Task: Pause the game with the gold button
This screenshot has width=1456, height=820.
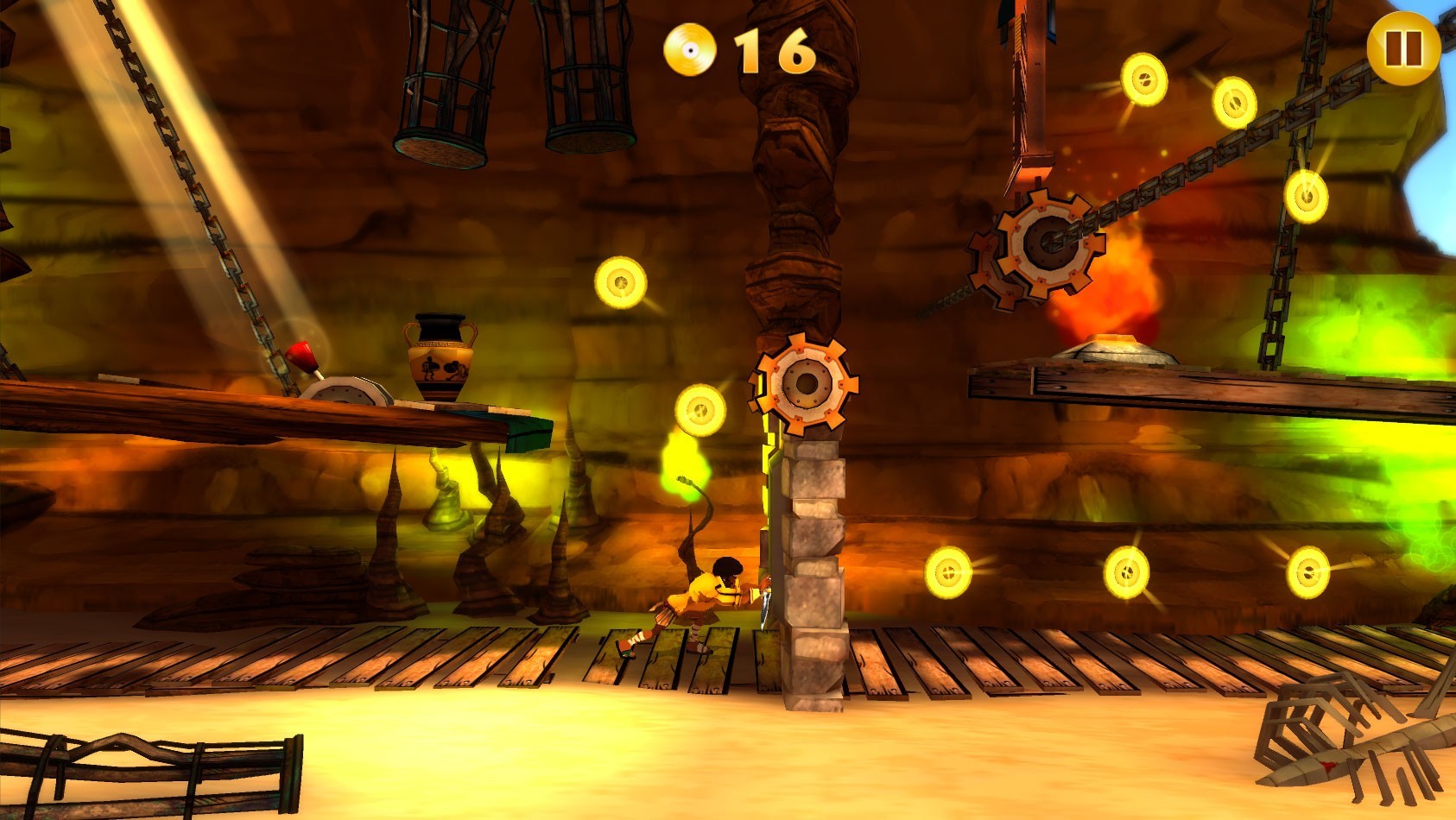Action: 1402,48
